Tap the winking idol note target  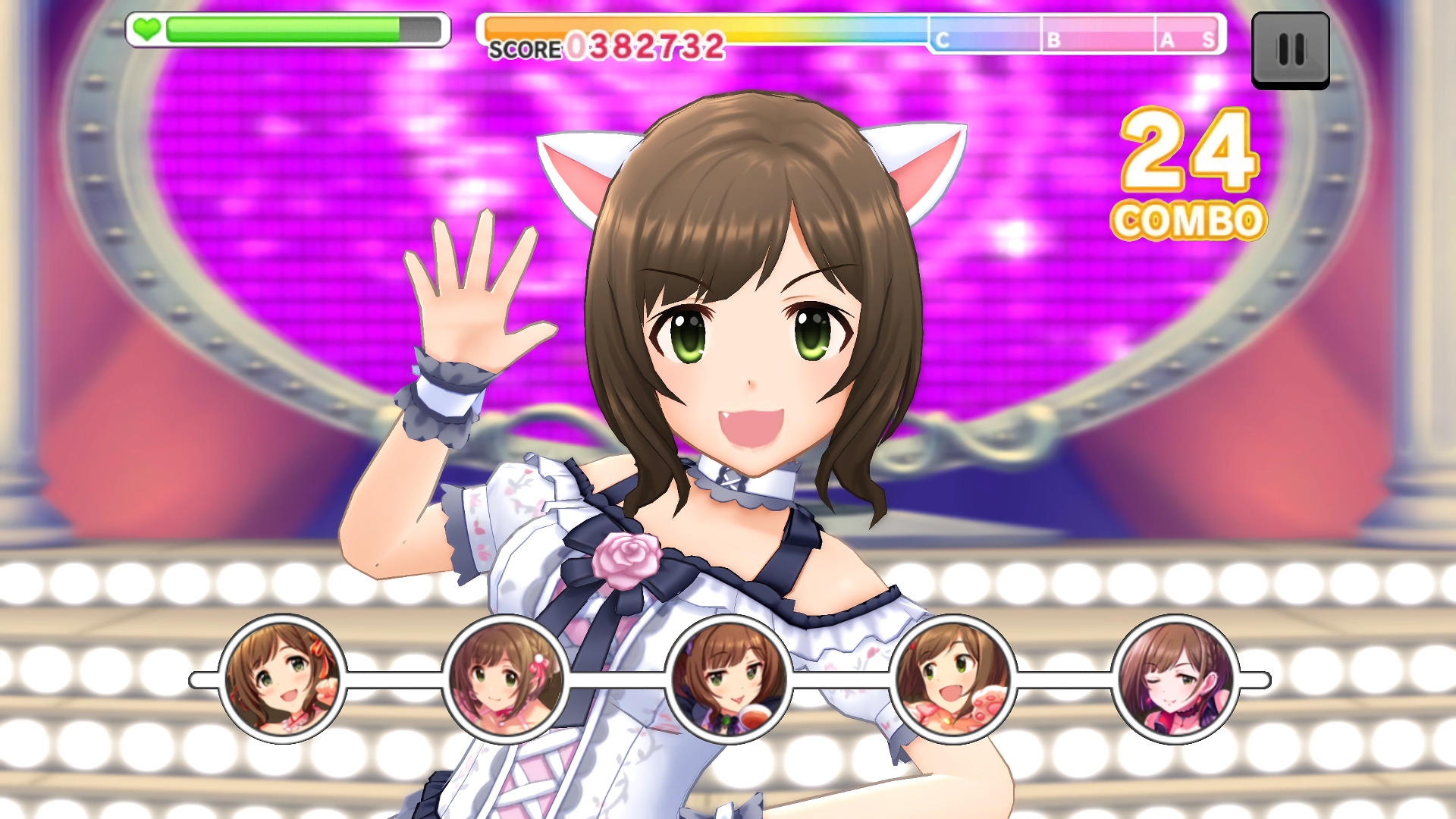pos(1175,679)
